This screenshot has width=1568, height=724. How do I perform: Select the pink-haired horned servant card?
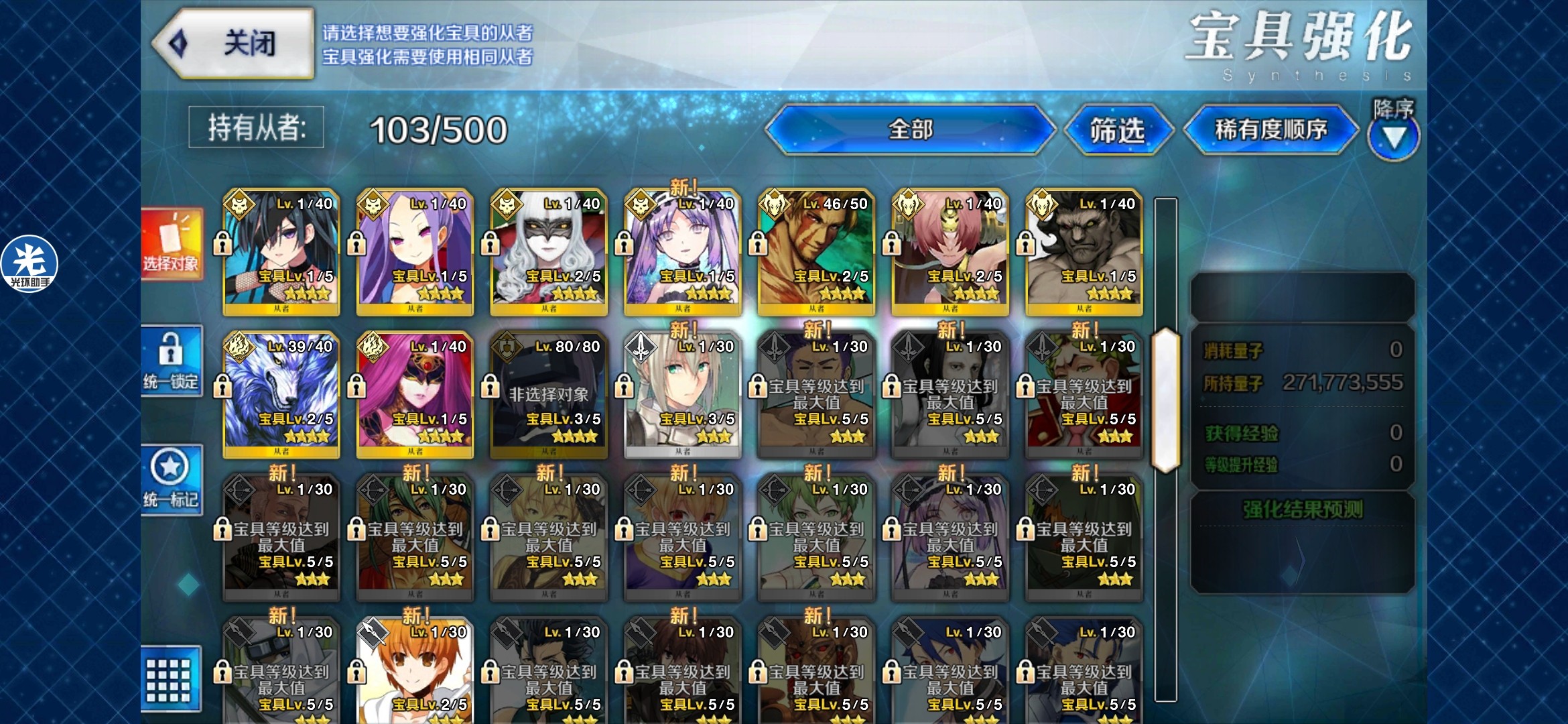pyautogui.click(x=950, y=252)
